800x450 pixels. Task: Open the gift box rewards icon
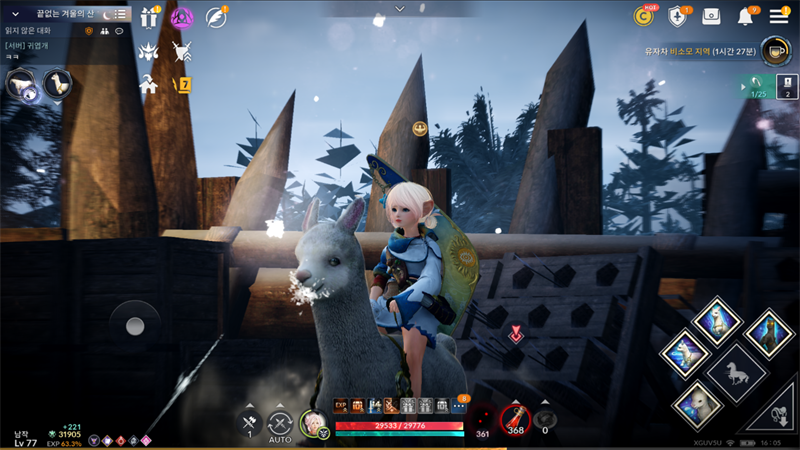click(x=150, y=17)
